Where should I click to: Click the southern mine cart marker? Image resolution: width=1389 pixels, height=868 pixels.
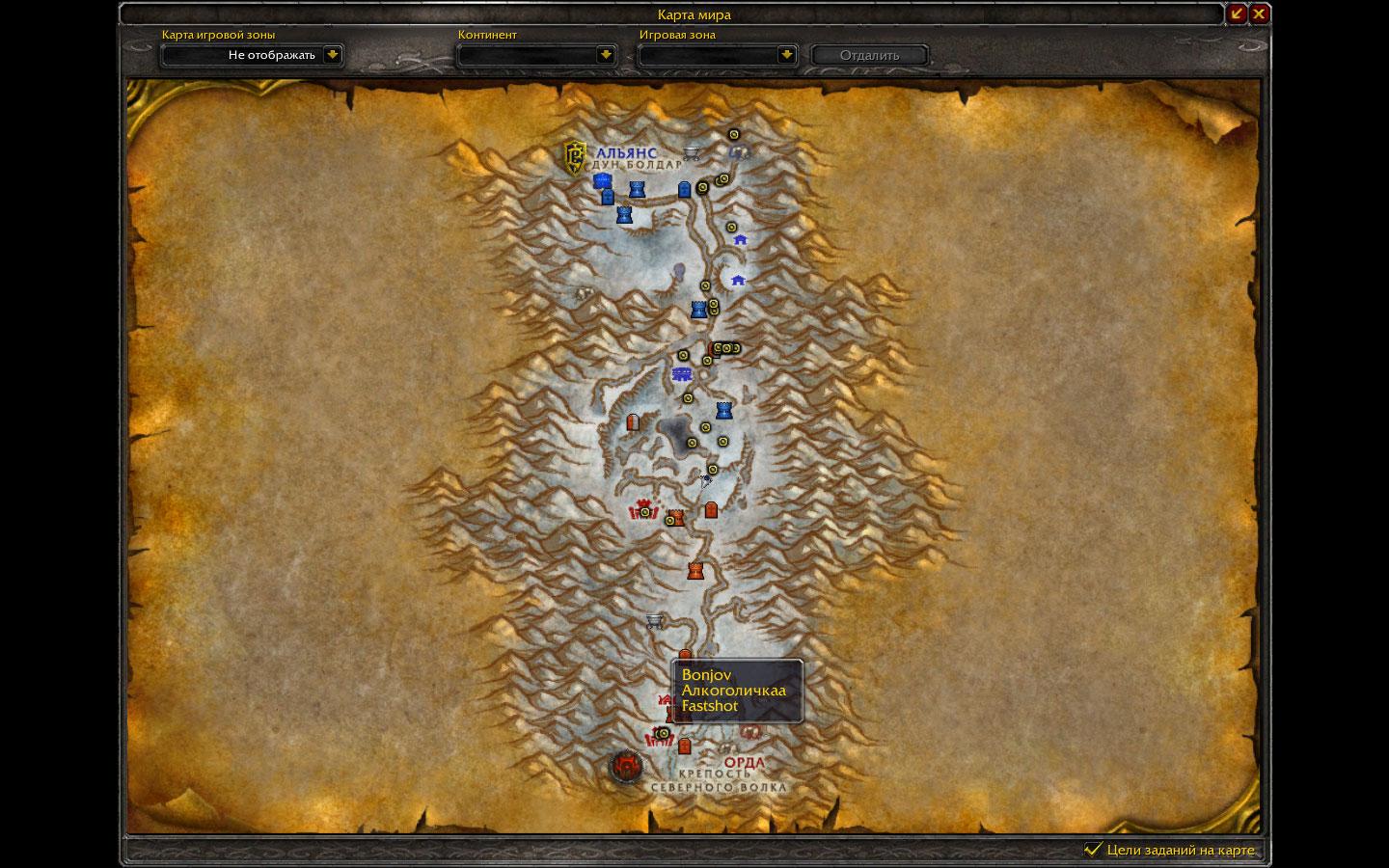[655, 620]
